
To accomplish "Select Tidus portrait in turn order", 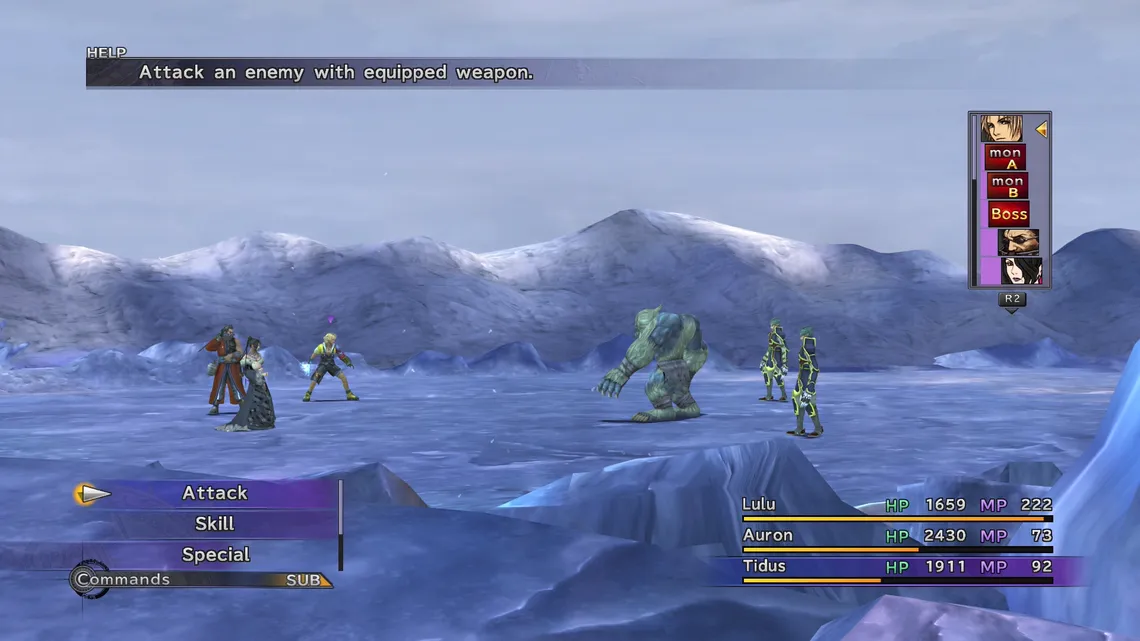I will (x=1001, y=129).
